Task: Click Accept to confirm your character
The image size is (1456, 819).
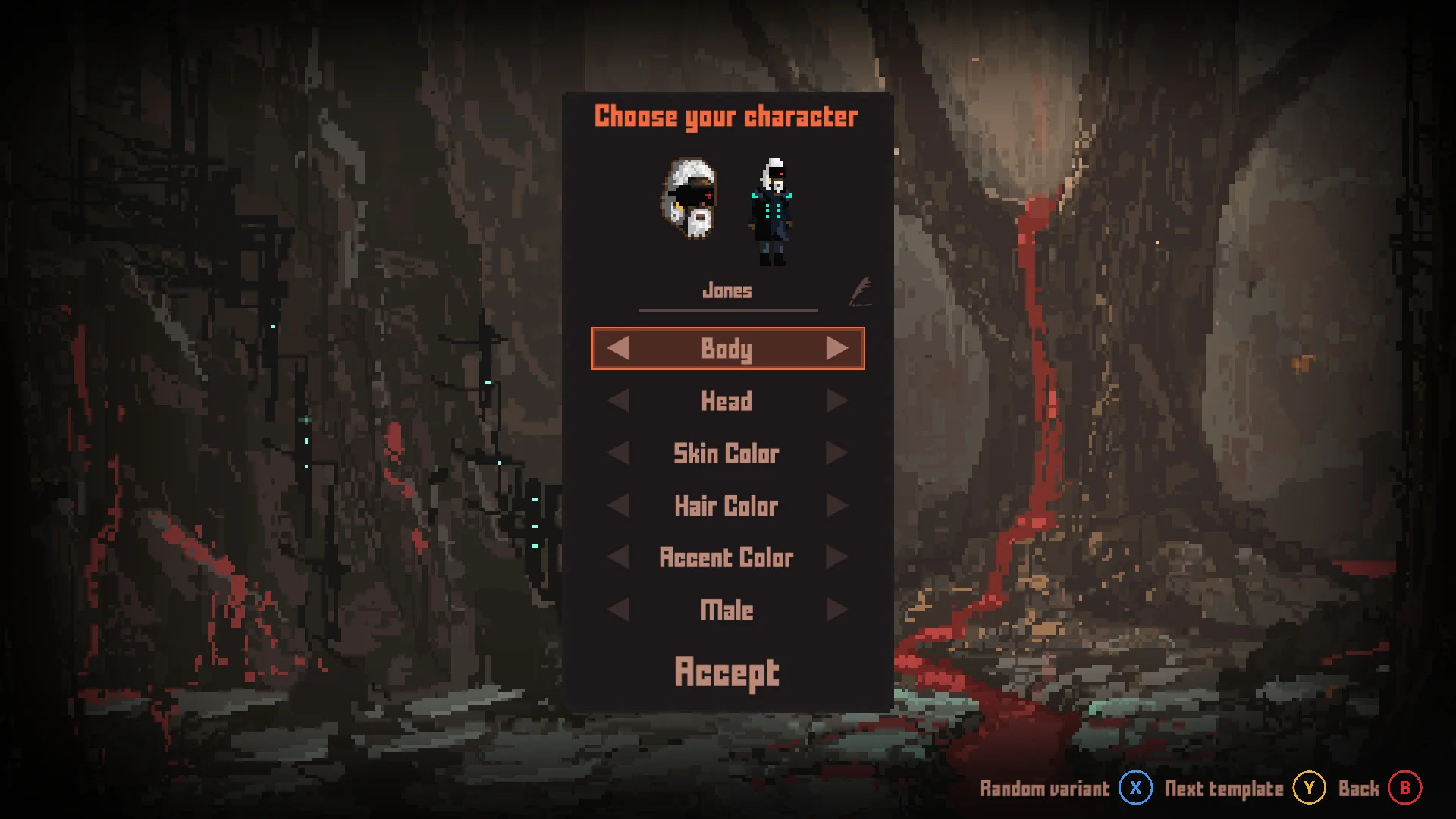Action: (x=726, y=670)
